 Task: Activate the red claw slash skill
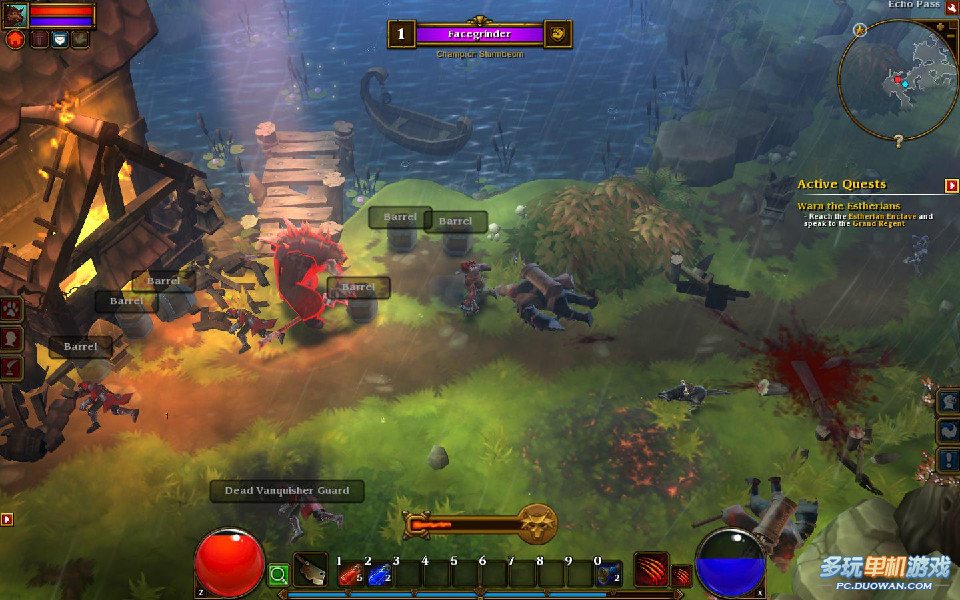[x=651, y=570]
